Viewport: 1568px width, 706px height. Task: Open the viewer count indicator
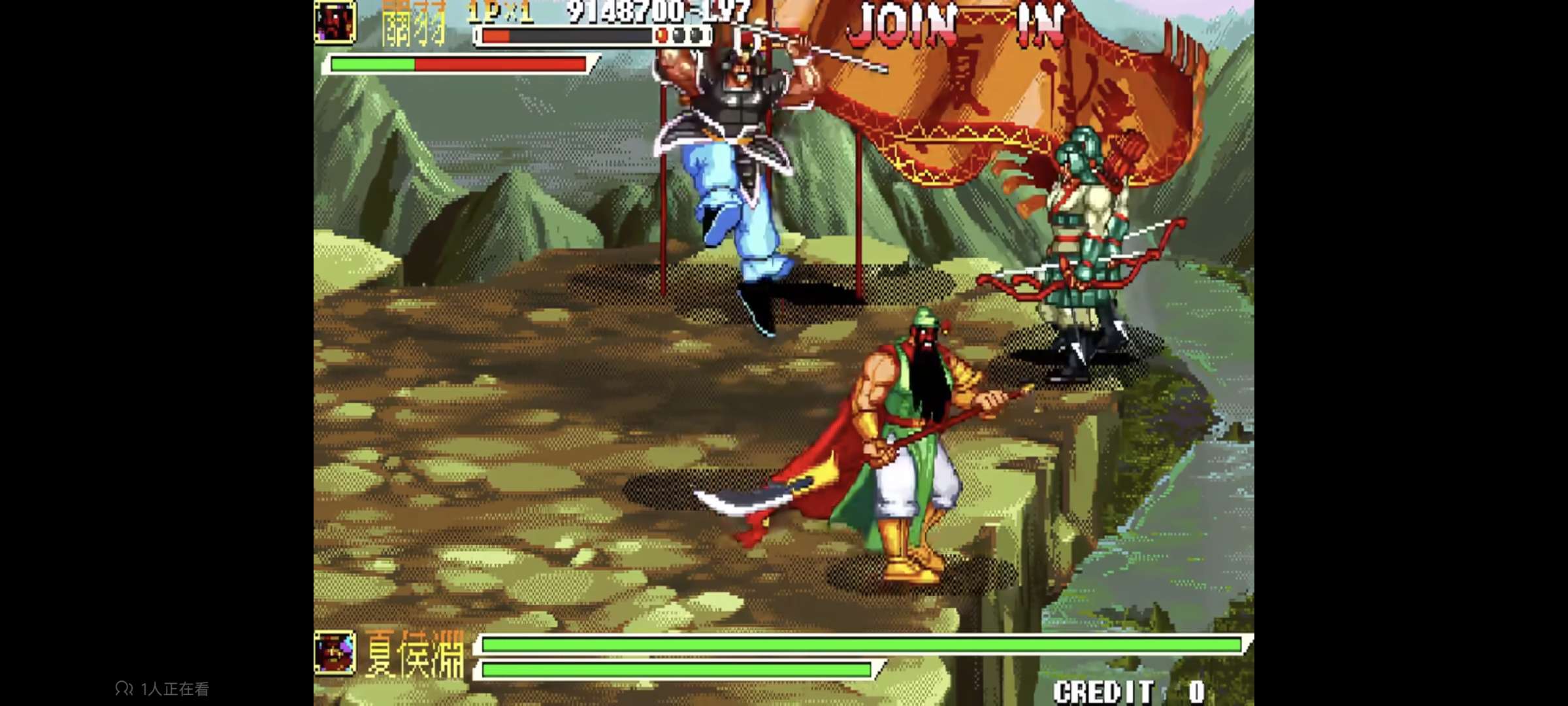[x=163, y=688]
